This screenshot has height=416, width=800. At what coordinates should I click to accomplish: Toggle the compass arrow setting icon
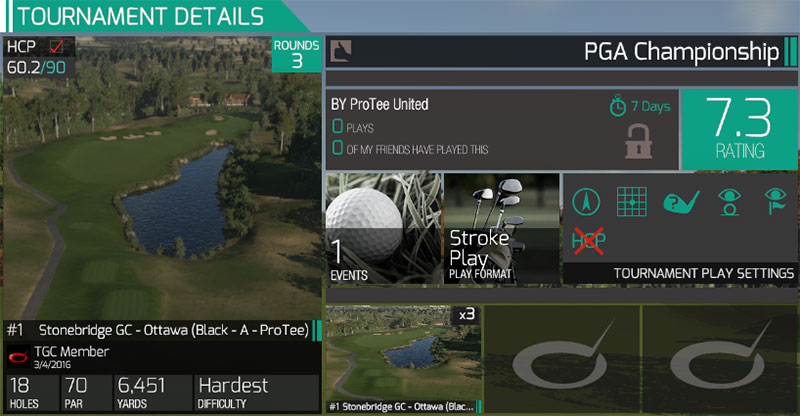pyautogui.click(x=586, y=201)
